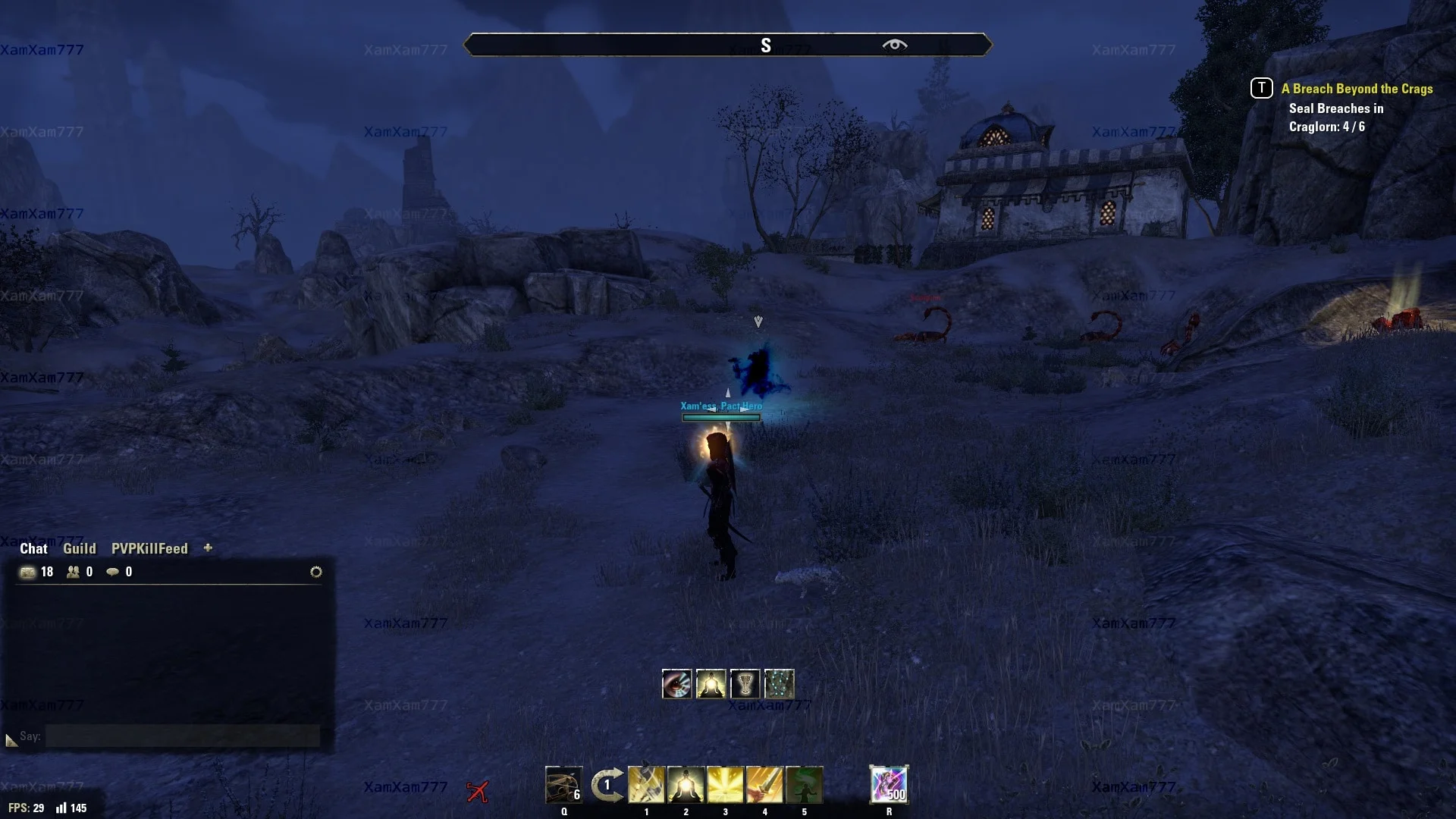The width and height of the screenshot is (1456, 819).
Task: Use the ballista quickslot item
Action: tap(563, 785)
